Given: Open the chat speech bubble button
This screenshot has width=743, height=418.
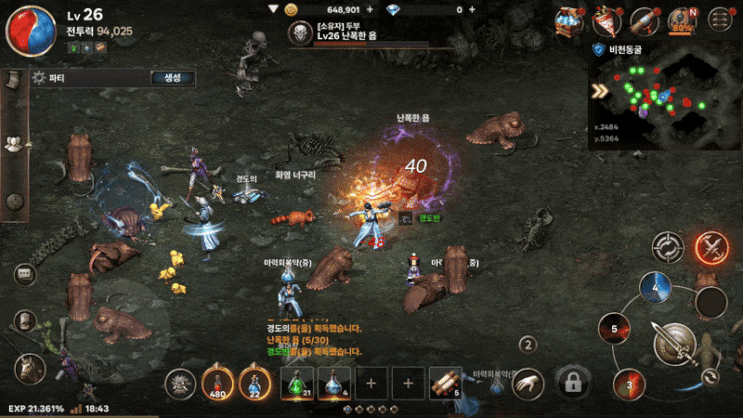Looking at the screenshot, I should pos(24,273).
